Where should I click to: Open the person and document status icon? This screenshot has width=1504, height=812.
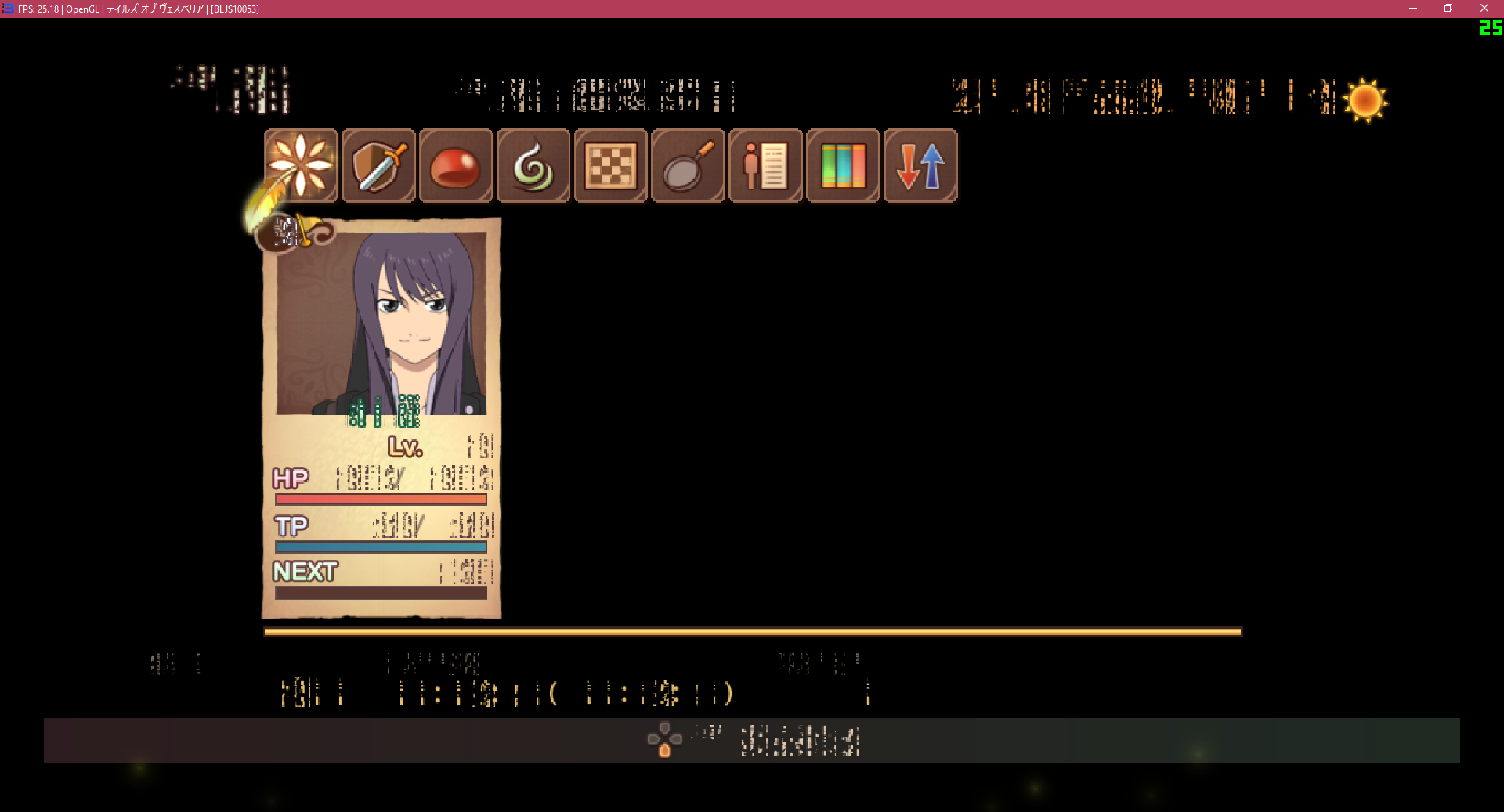tap(765, 166)
